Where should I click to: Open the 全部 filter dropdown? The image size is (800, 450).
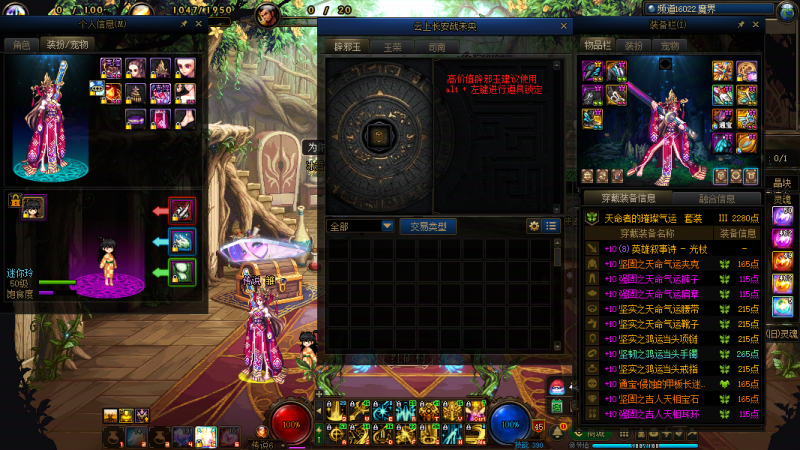360,226
